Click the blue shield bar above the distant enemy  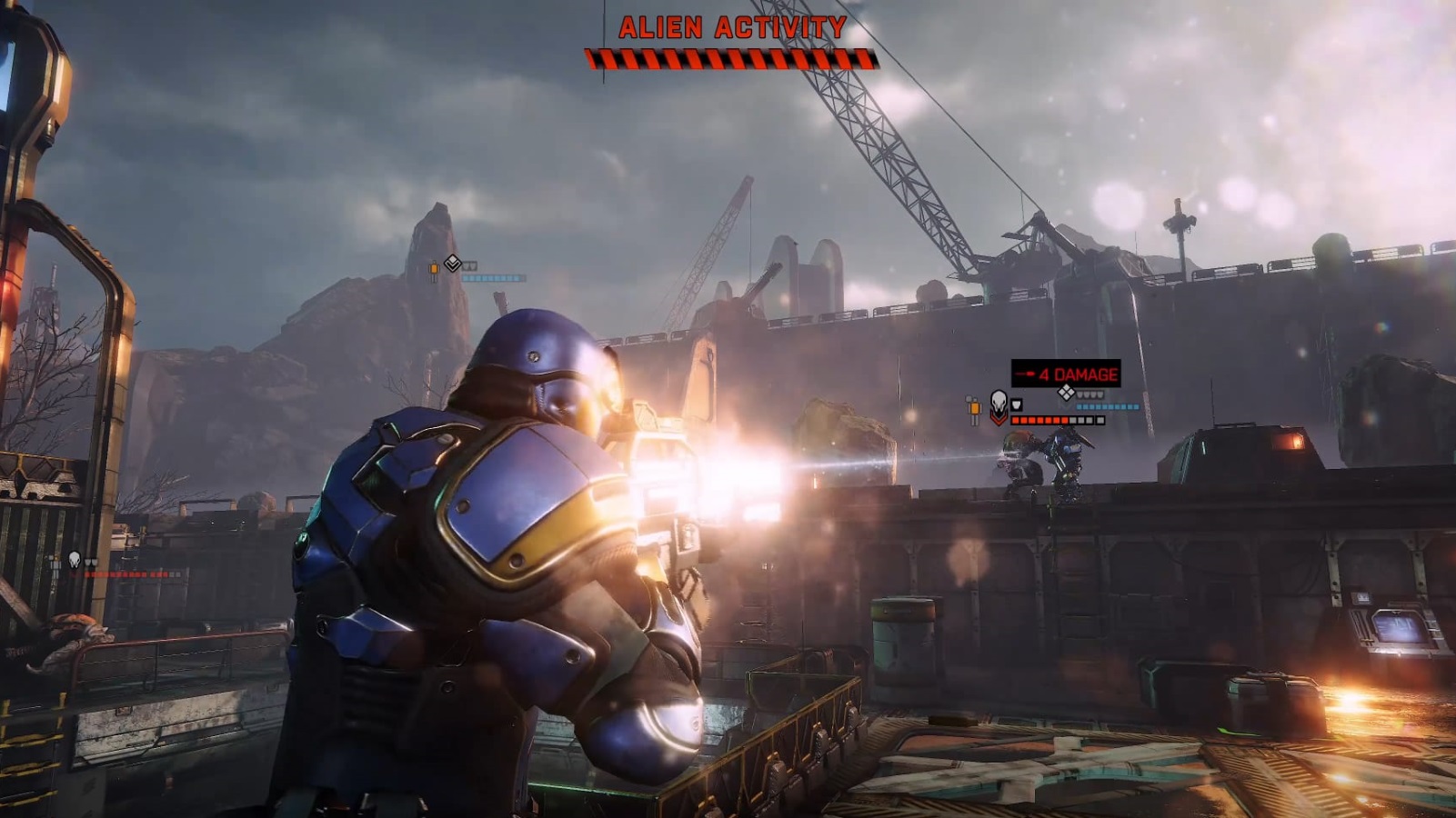[1107, 406]
